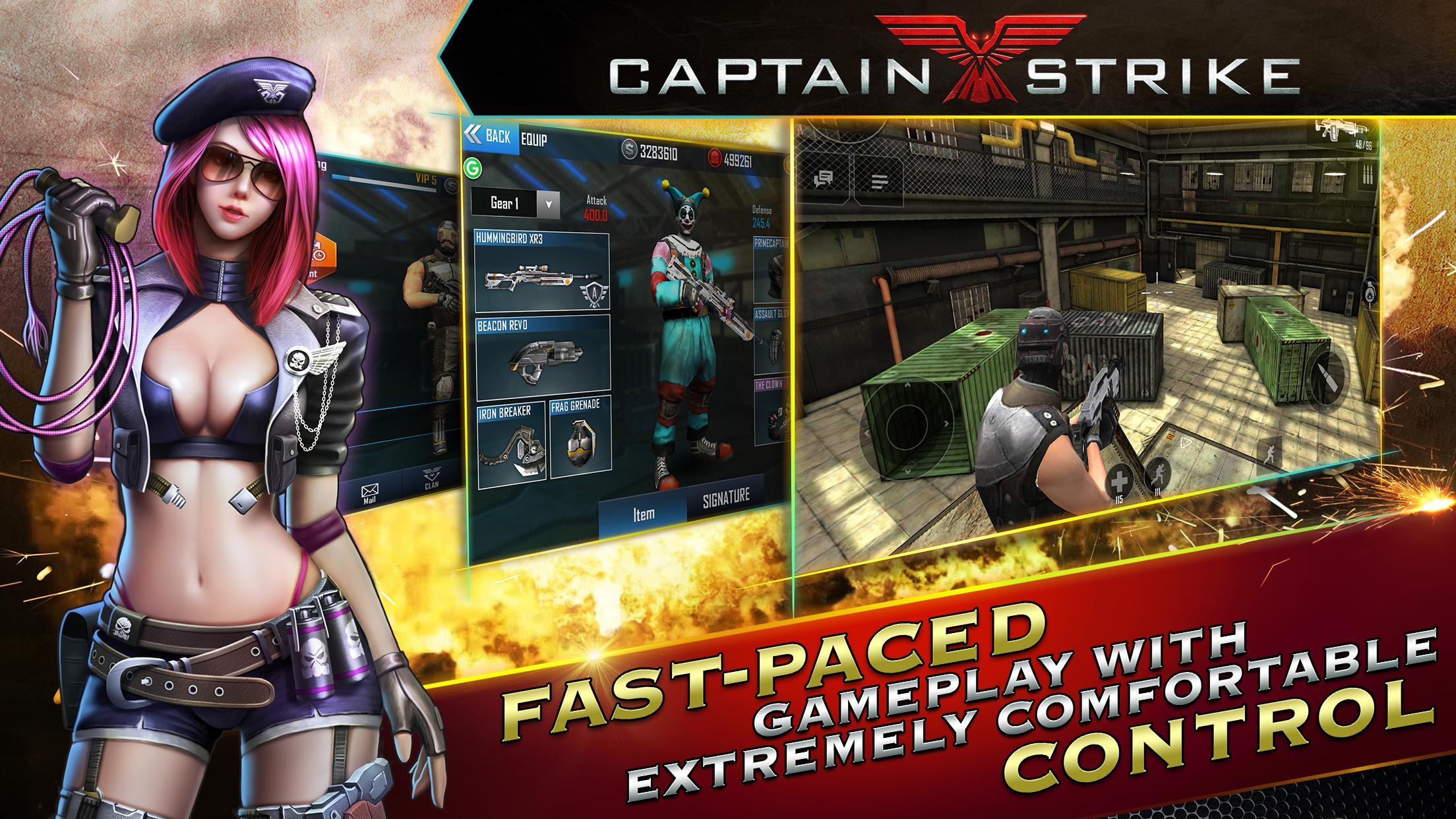Tap the health pack icon showing 115
1456x819 pixels.
[x=1120, y=478]
